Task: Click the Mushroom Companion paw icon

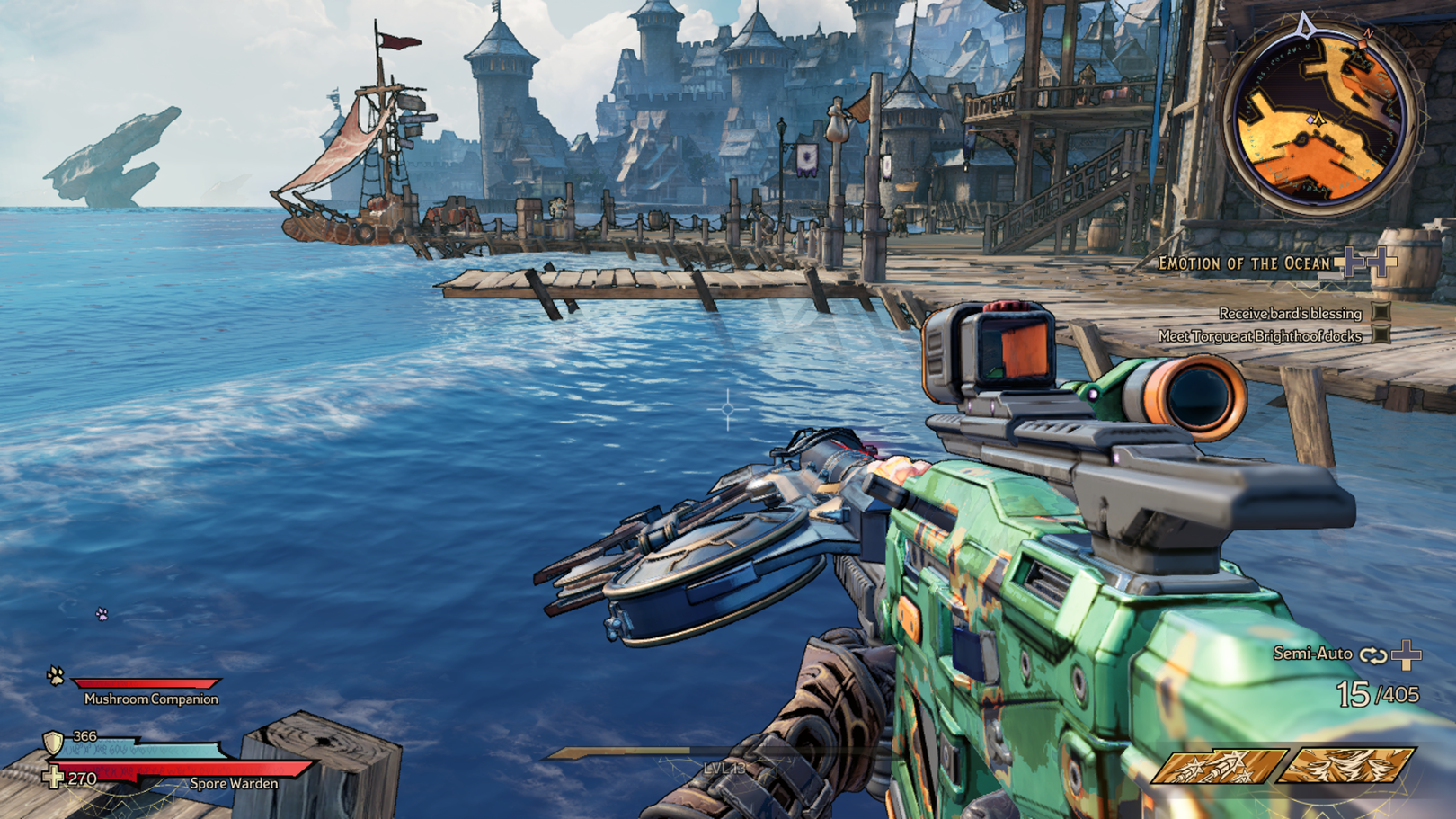Action: tap(56, 674)
